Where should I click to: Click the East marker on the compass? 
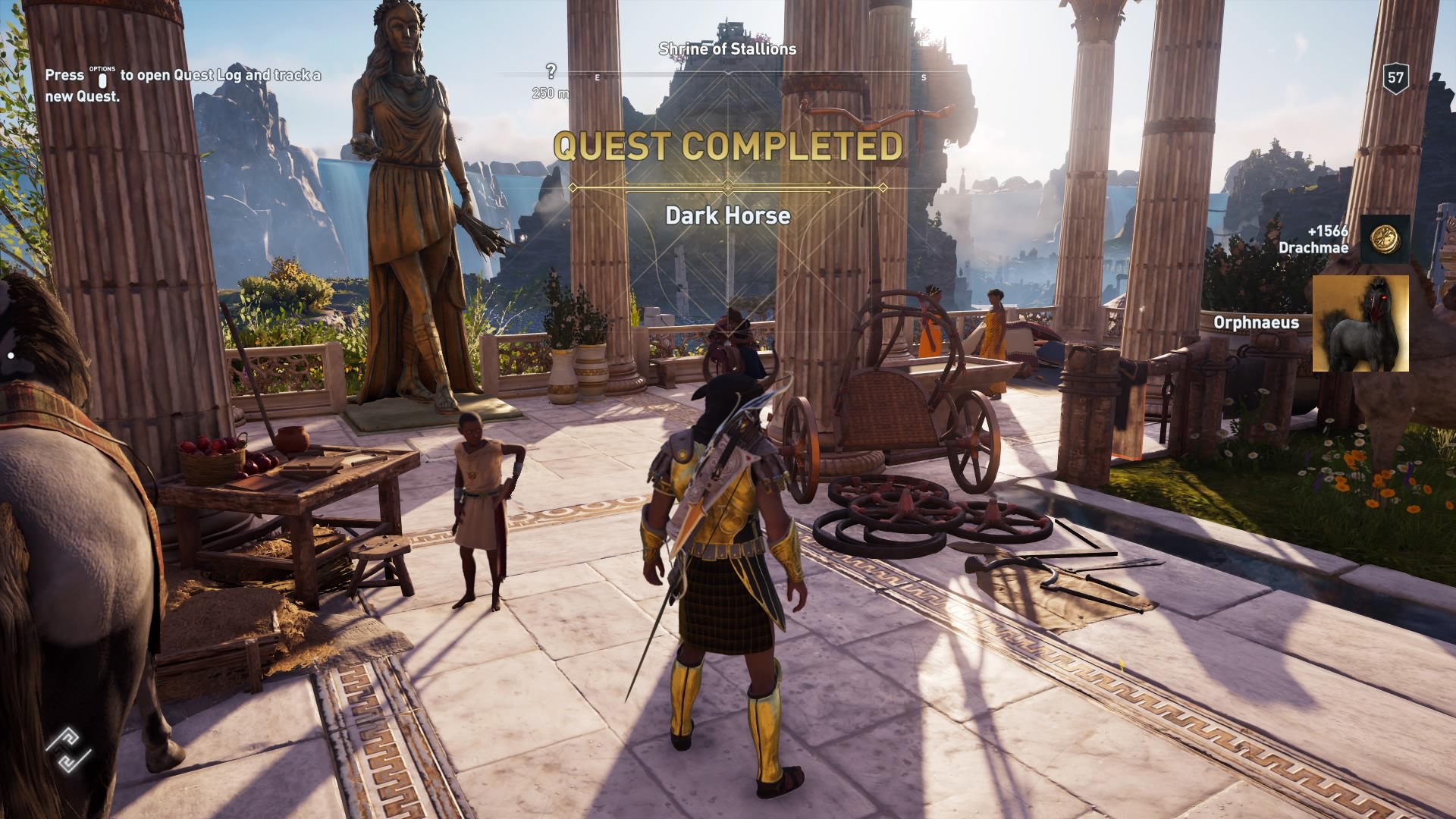pyautogui.click(x=598, y=77)
